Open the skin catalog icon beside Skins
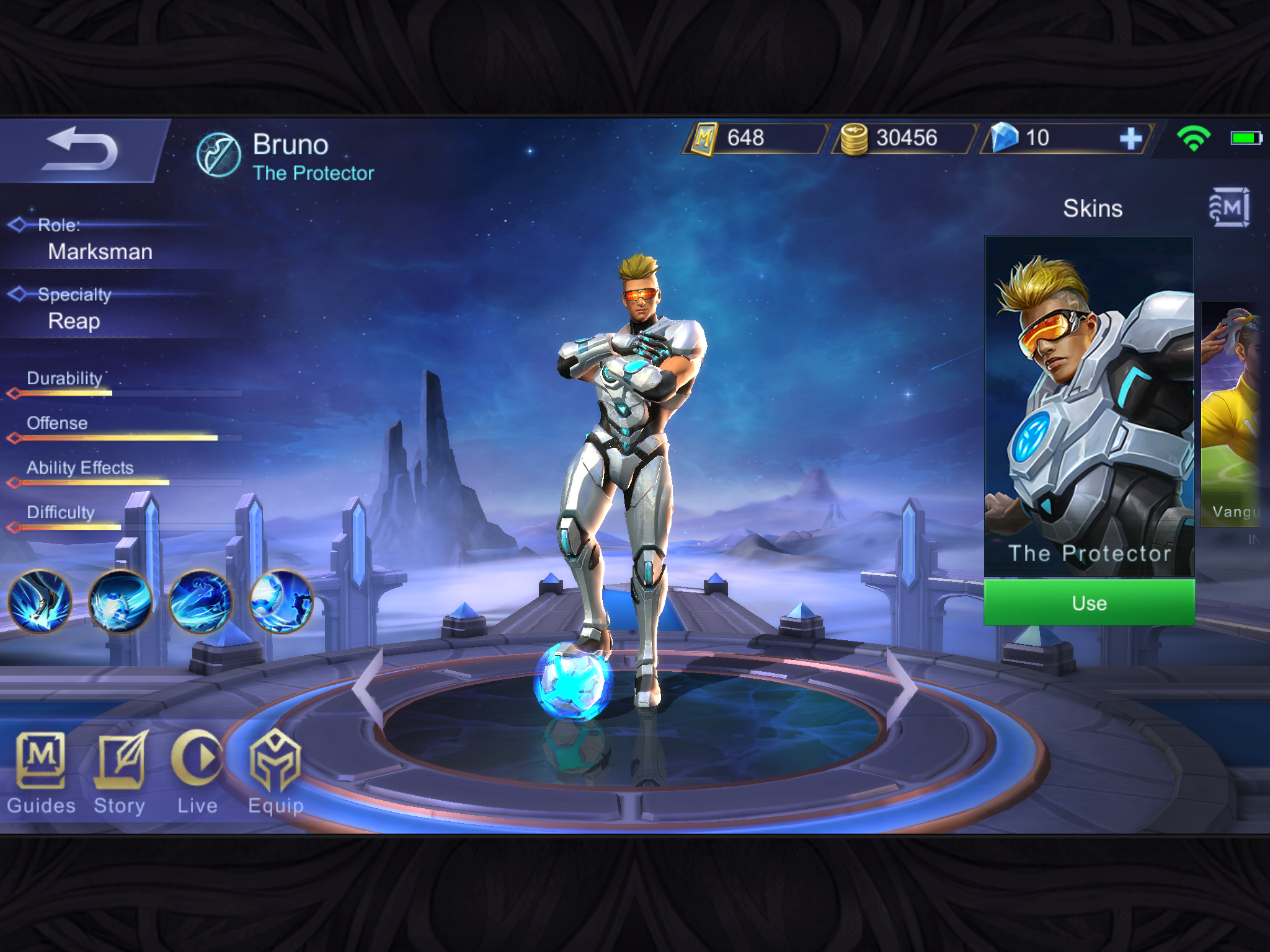Viewport: 1270px width, 952px height. point(1228,208)
